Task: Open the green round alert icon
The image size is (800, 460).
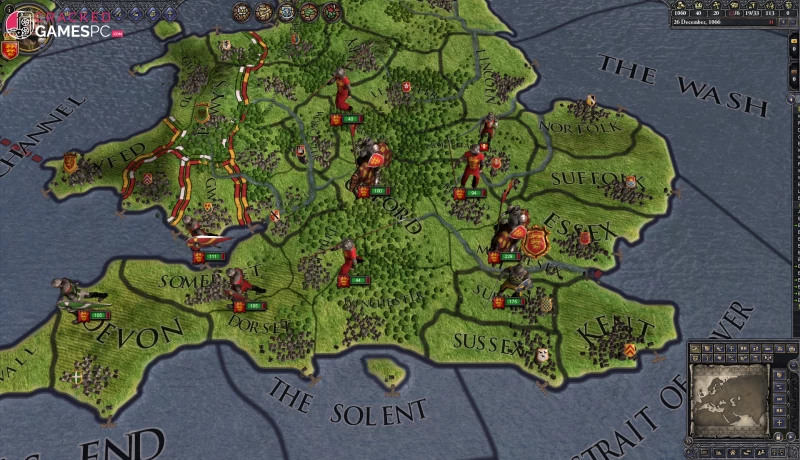Action: pos(309,12)
